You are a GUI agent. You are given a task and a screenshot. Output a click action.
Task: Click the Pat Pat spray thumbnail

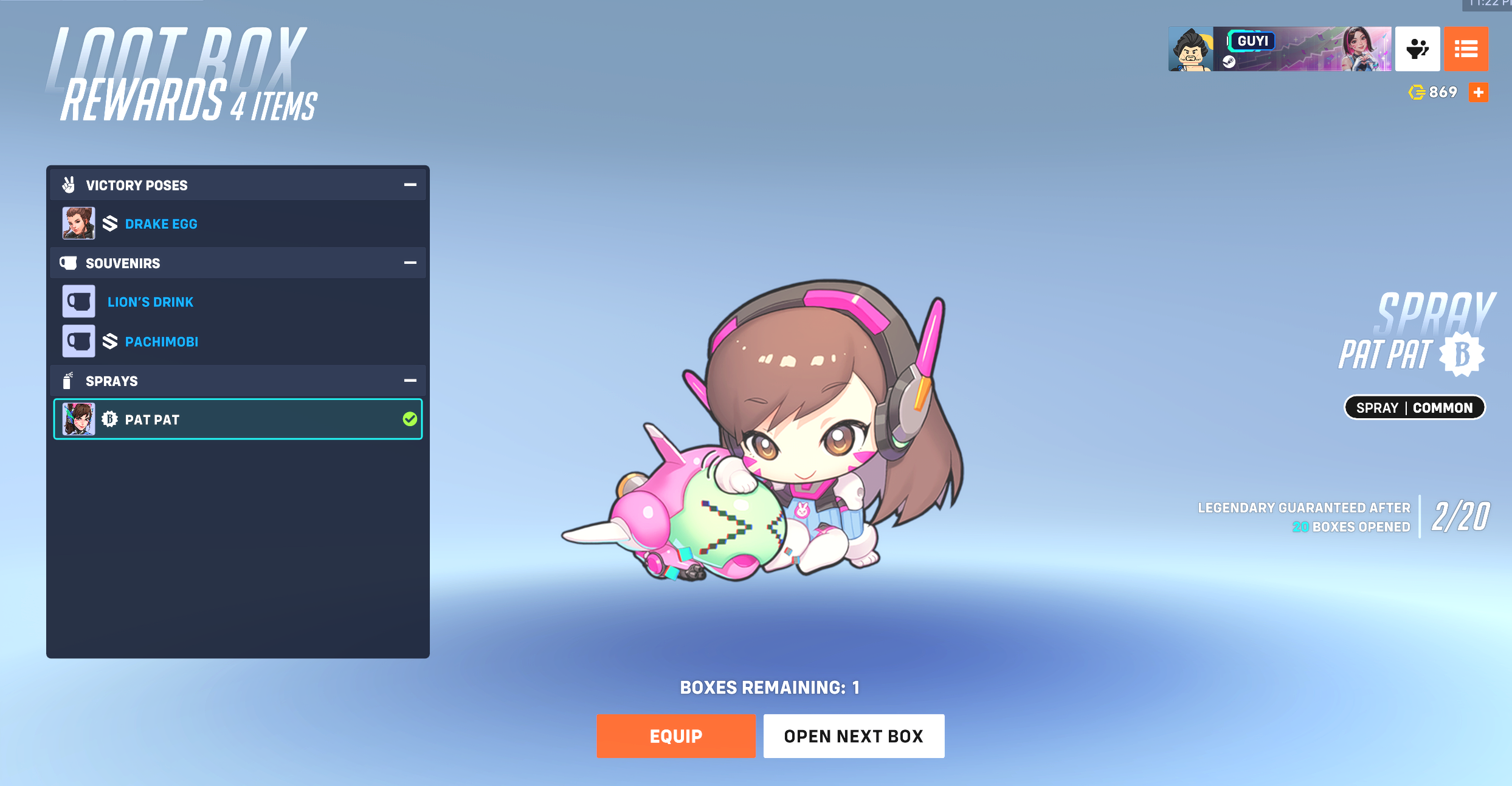[x=78, y=418]
